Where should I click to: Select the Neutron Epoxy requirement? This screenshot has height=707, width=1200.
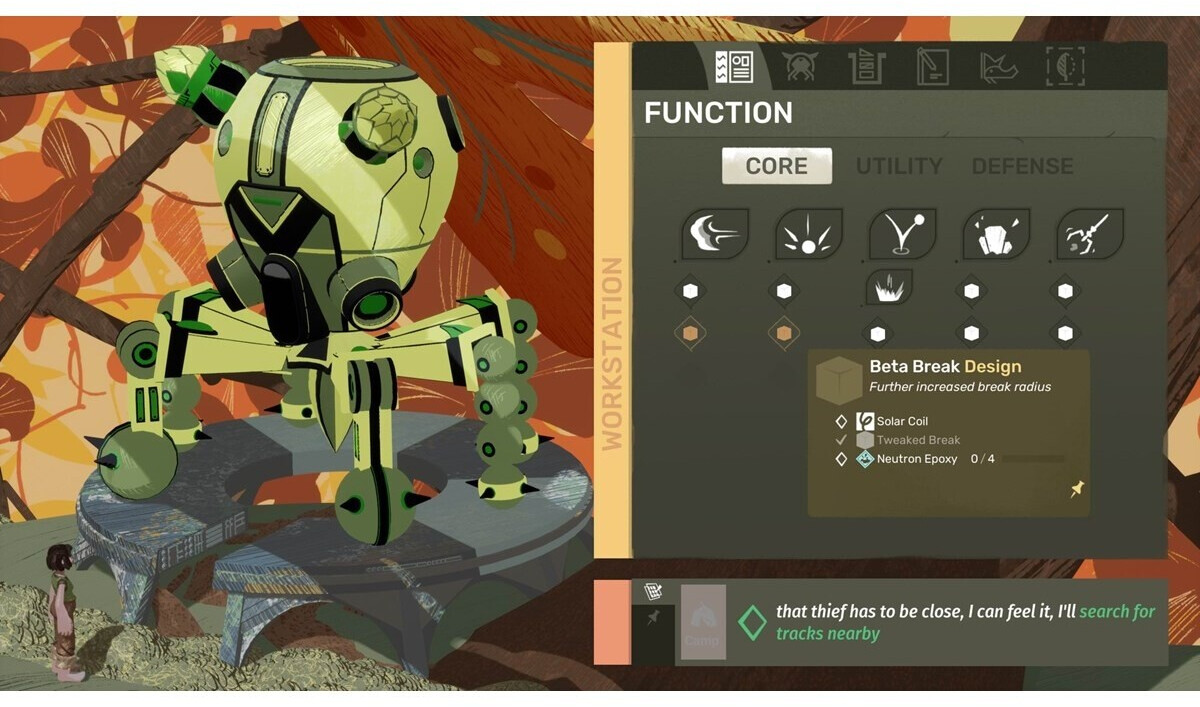(917, 459)
